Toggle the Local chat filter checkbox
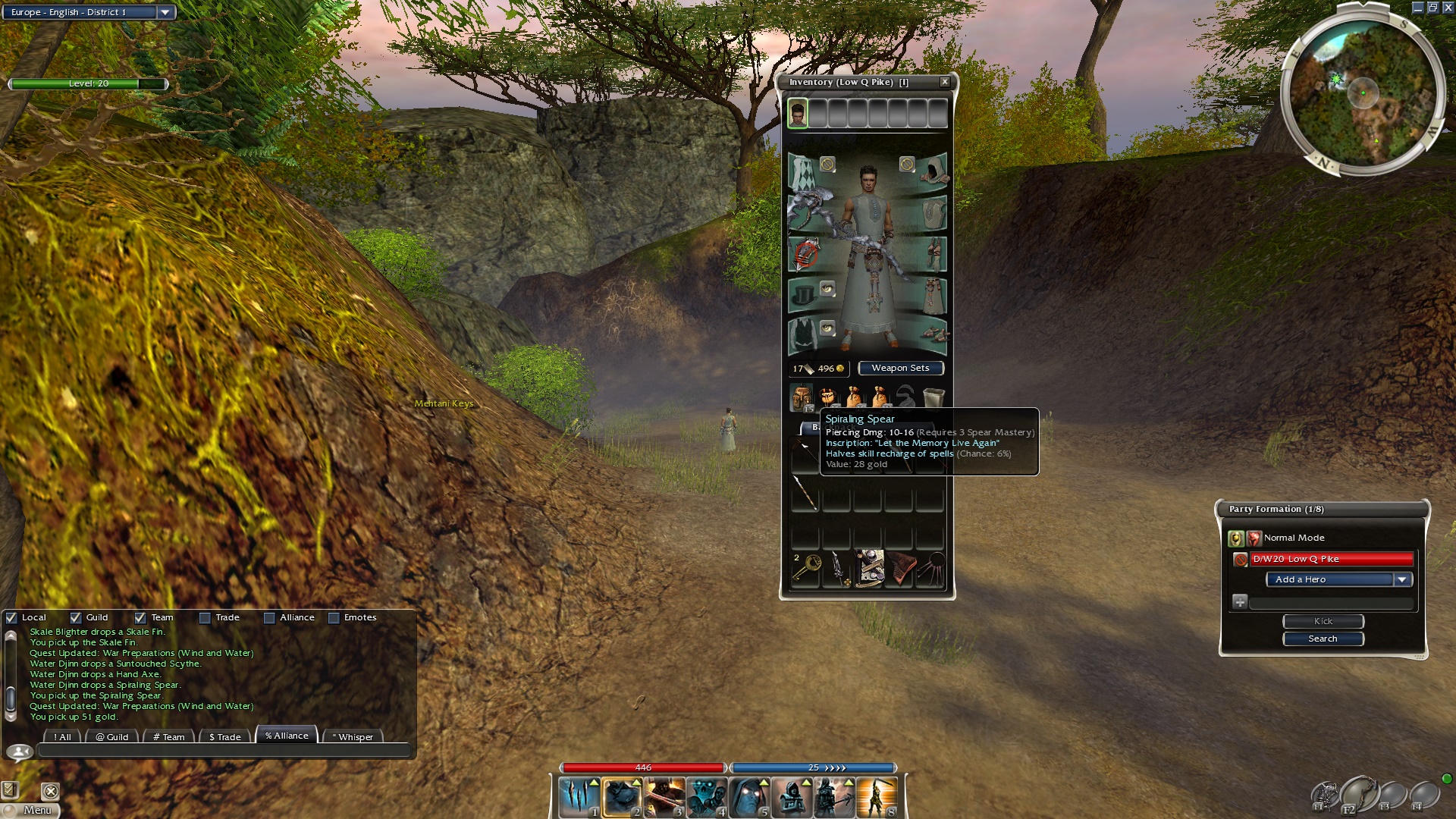The width and height of the screenshot is (1456, 819). click(x=11, y=618)
